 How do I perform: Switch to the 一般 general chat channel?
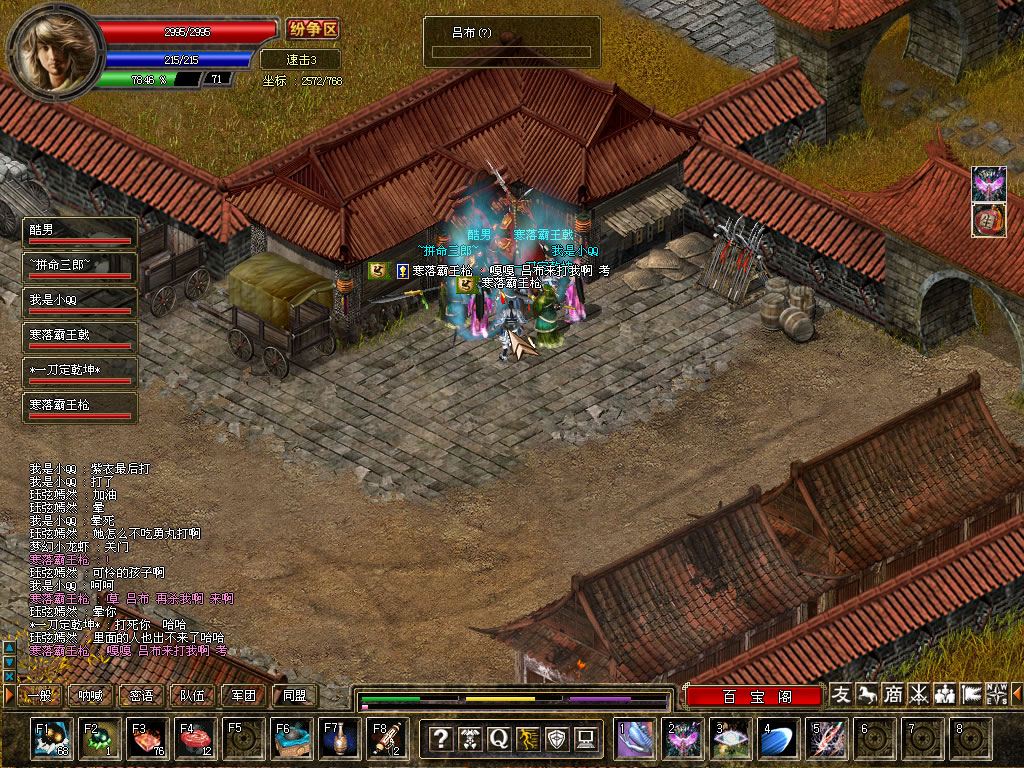point(38,696)
